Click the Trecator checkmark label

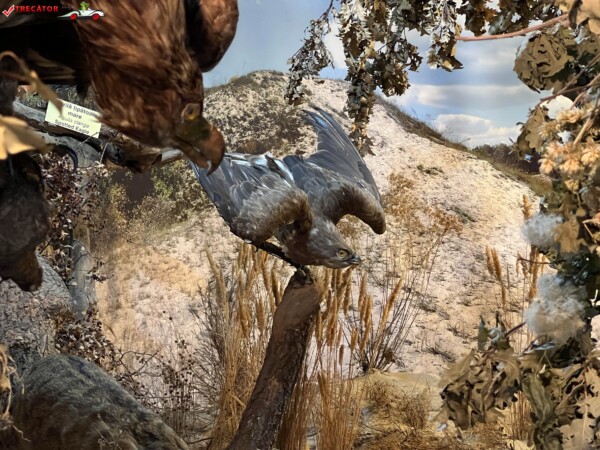tap(30, 9)
